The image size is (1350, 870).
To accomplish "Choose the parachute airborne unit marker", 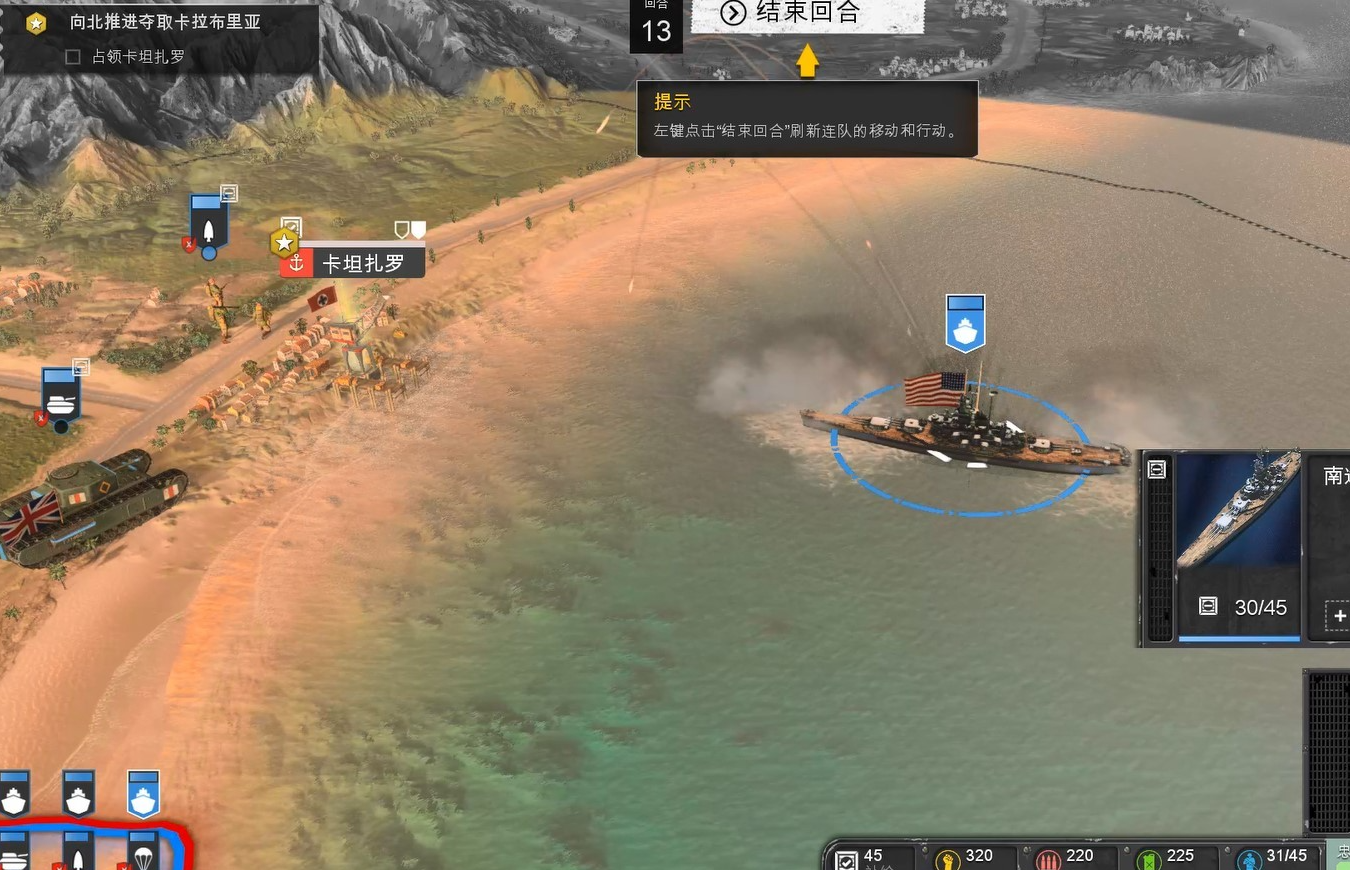I will pyautogui.click(x=143, y=851).
